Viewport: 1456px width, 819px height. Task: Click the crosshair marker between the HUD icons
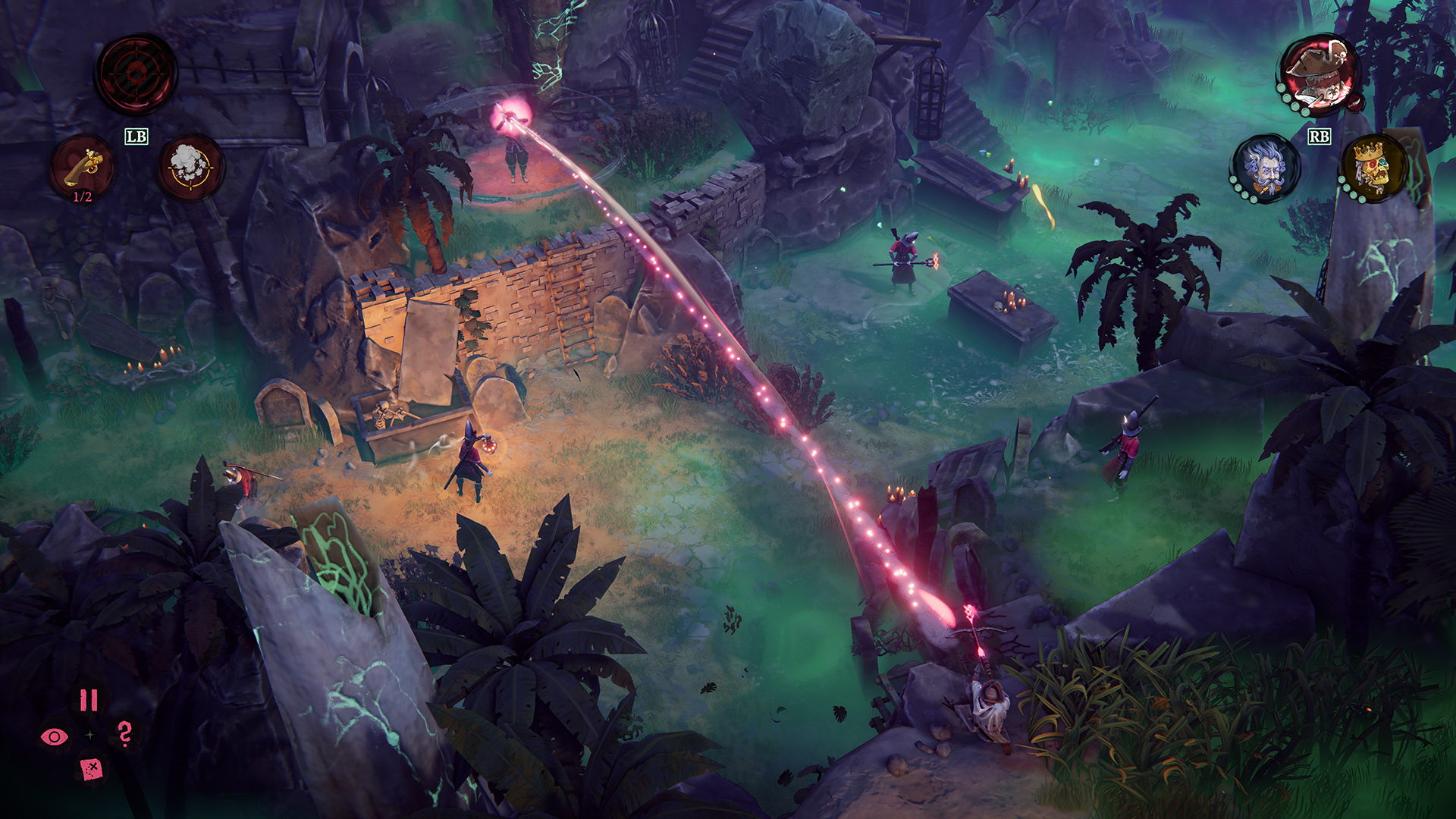pyautogui.click(x=89, y=734)
